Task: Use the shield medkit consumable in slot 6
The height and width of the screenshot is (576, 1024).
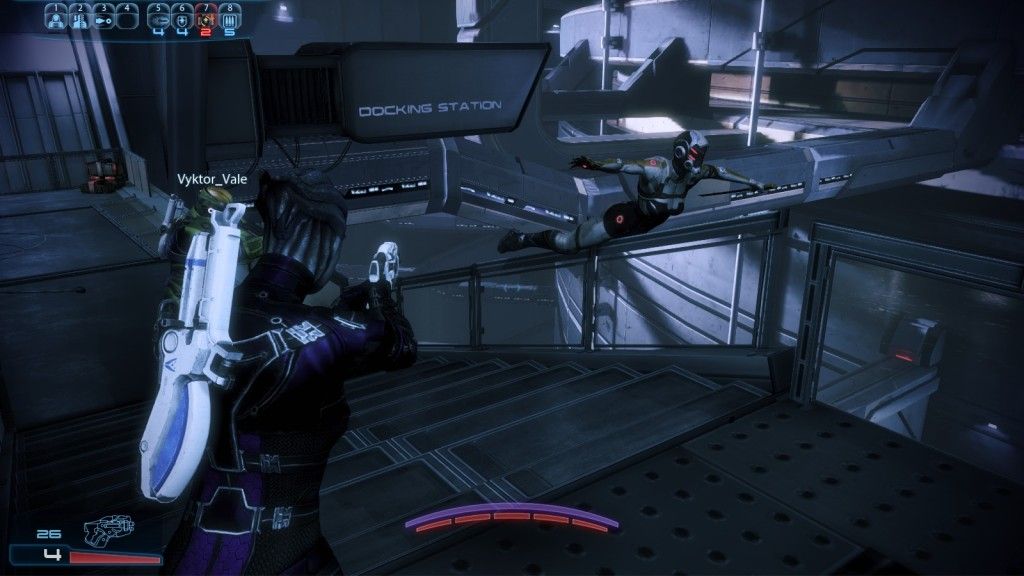Action: pyautogui.click(x=182, y=18)
